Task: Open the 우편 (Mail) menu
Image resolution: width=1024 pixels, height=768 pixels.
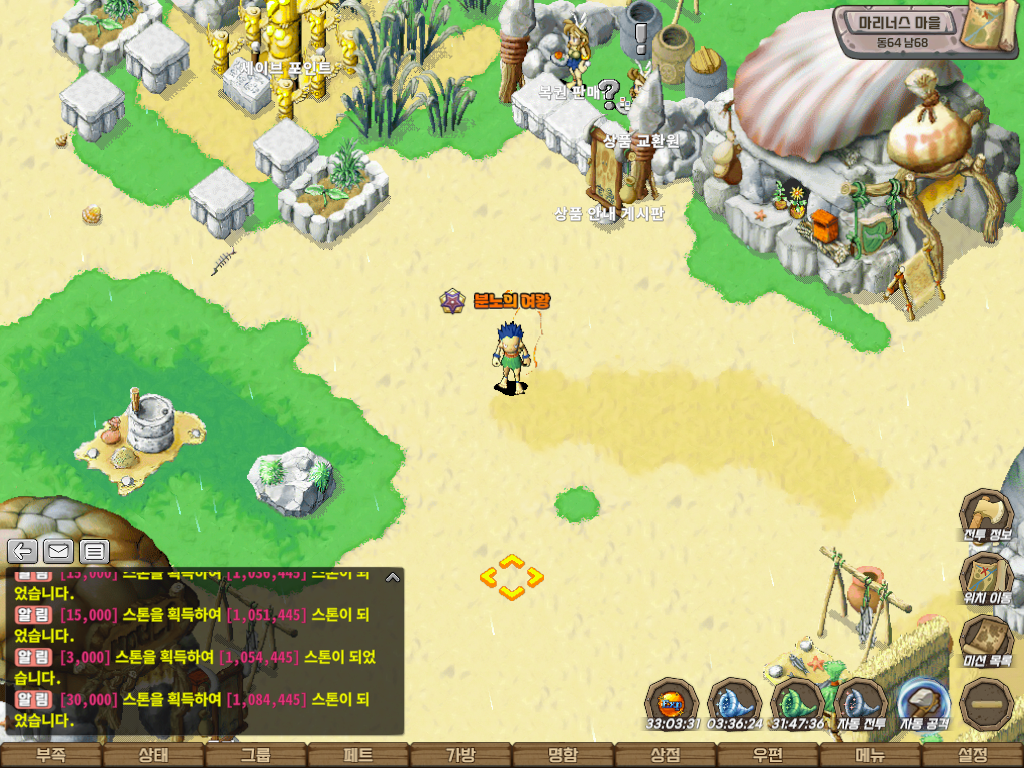Action: pyautogui.click(x=767, y=756)
